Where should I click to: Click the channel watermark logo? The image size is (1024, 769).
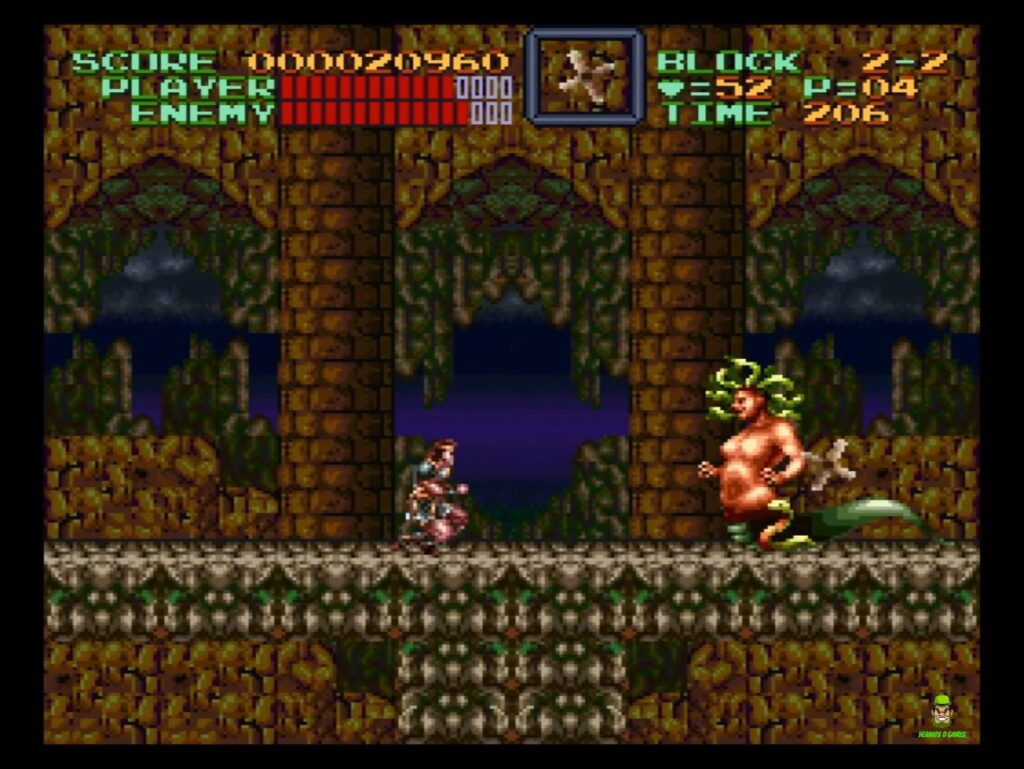tap(940, 716)
